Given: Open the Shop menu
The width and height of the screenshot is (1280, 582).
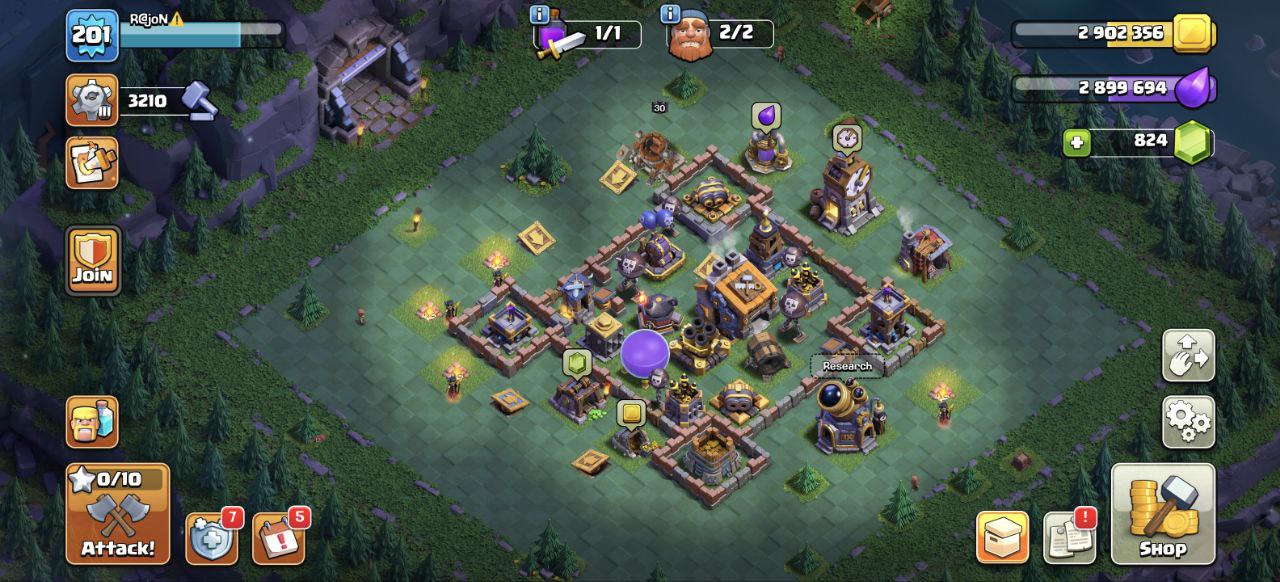Looking at the screenshot, I should coord(1163,513).
